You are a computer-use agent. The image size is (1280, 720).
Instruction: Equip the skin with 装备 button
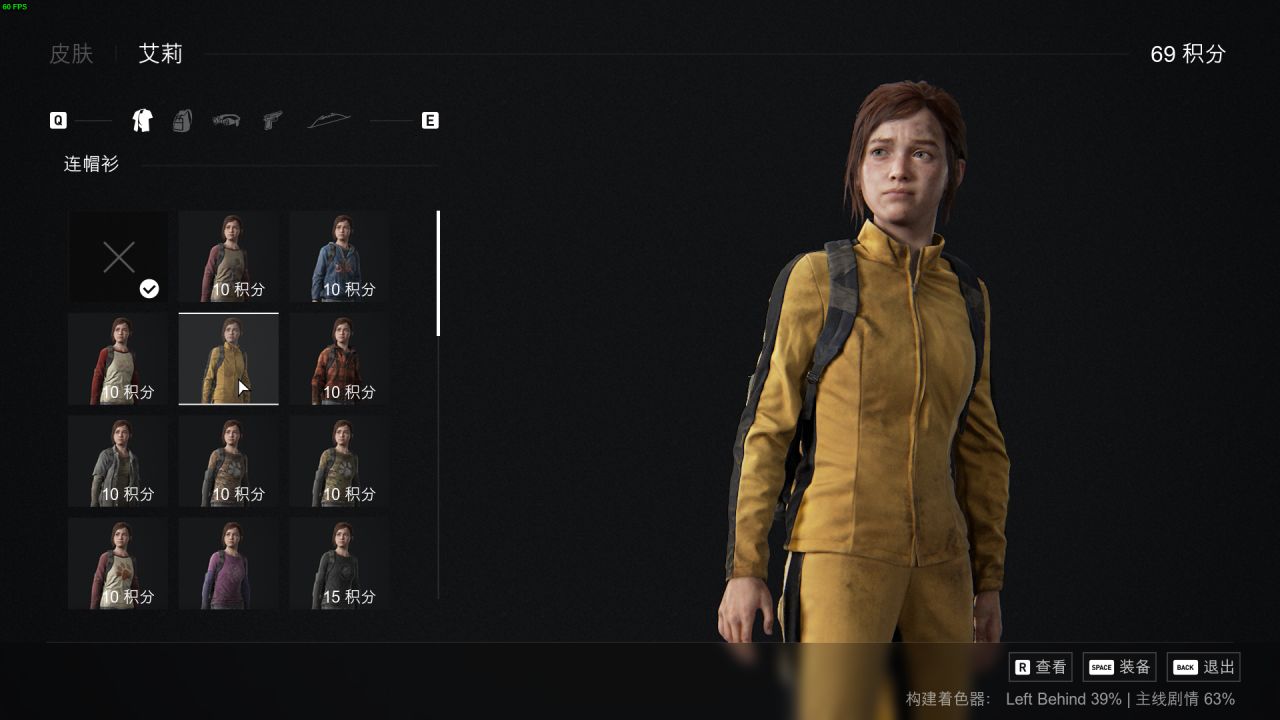1120,667
